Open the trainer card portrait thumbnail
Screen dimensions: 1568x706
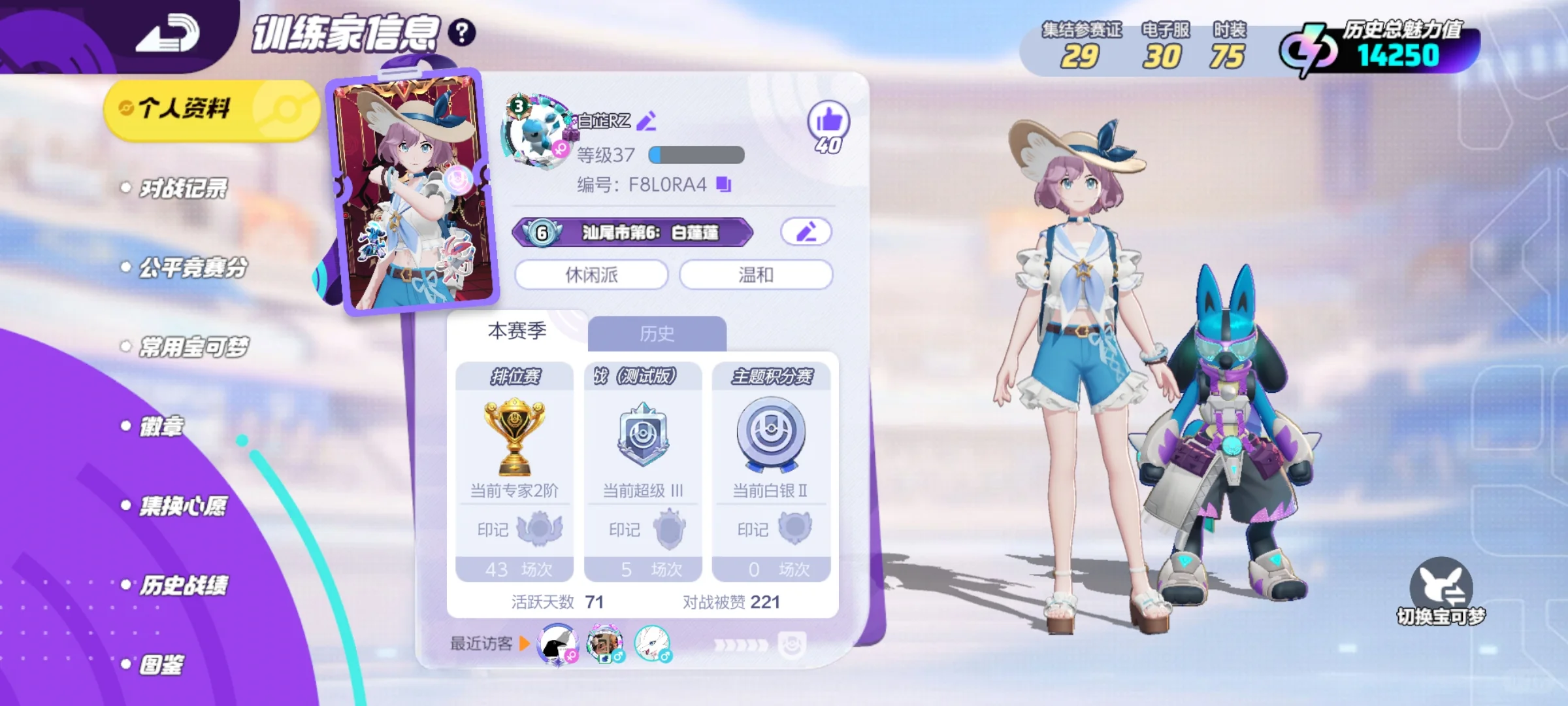coord(413,193)
